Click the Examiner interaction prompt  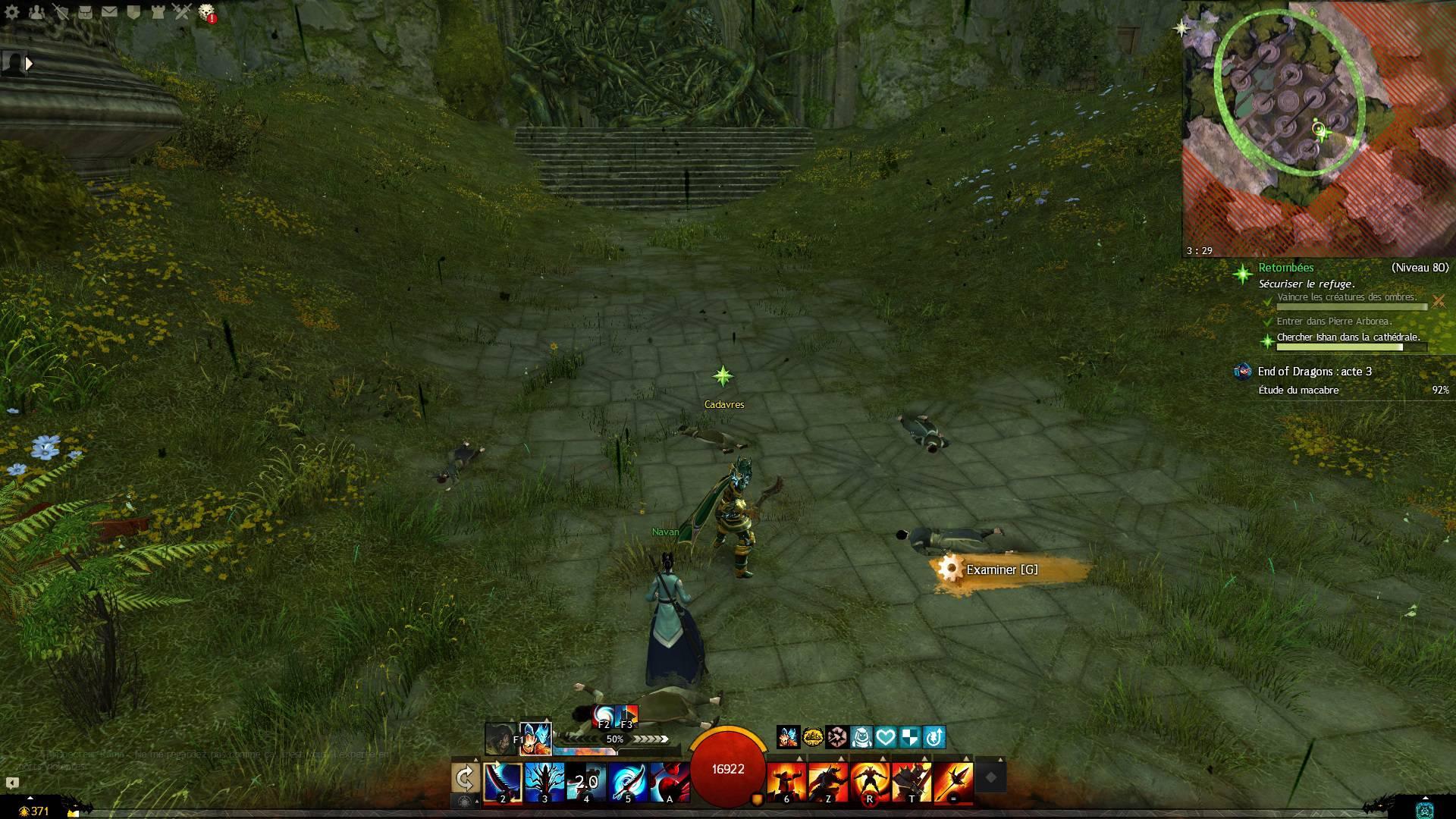1001,570
